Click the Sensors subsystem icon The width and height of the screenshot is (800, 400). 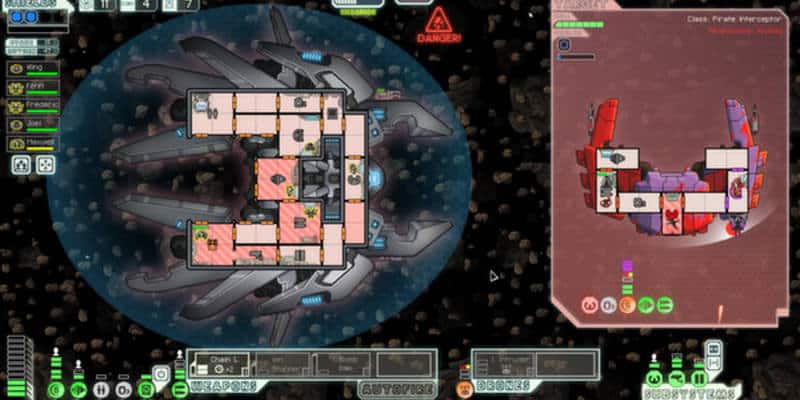point(674,378)
